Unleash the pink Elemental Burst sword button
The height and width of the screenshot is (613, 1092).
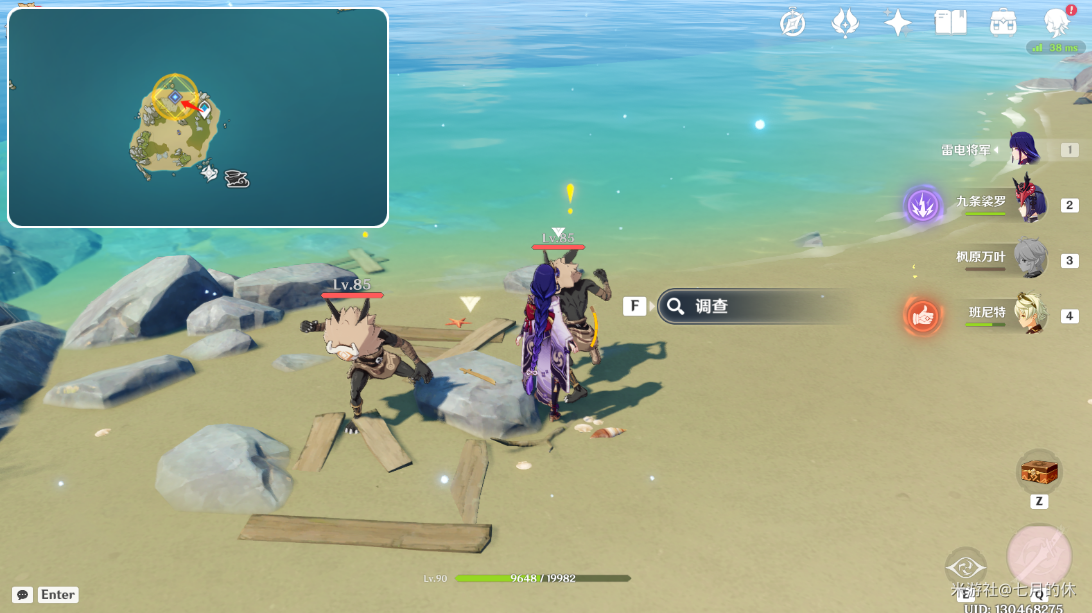[1039, 556]
